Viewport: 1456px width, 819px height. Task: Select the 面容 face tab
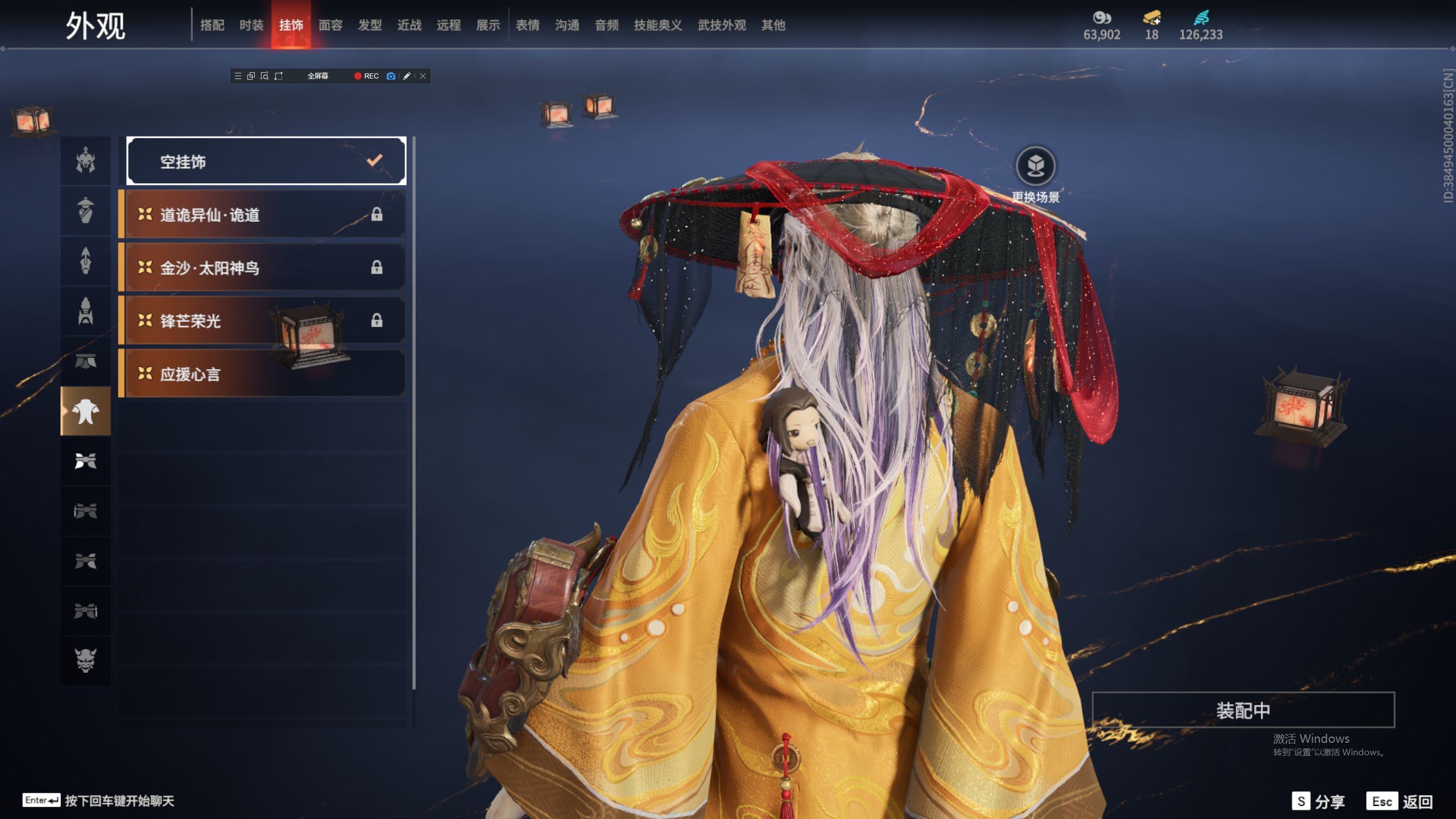330,25
